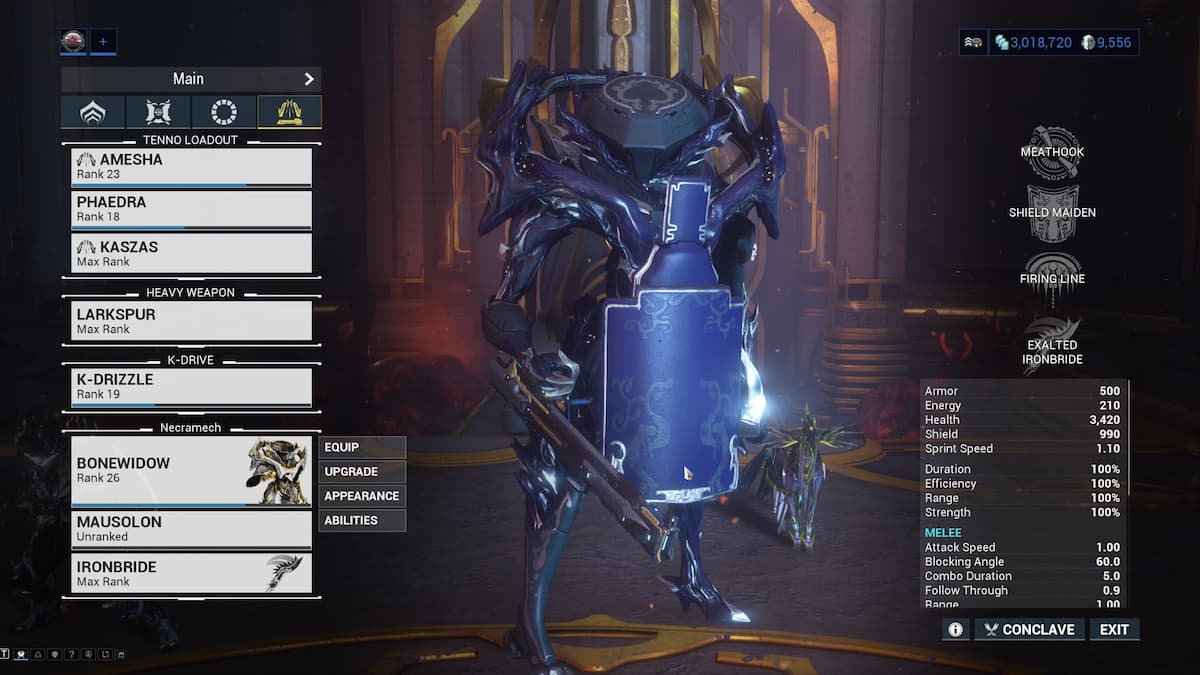The width and height of the screenshot is (1200, 675).
Task: Select the K-Drizzle K-Drive slot
Action: point(191,388)
